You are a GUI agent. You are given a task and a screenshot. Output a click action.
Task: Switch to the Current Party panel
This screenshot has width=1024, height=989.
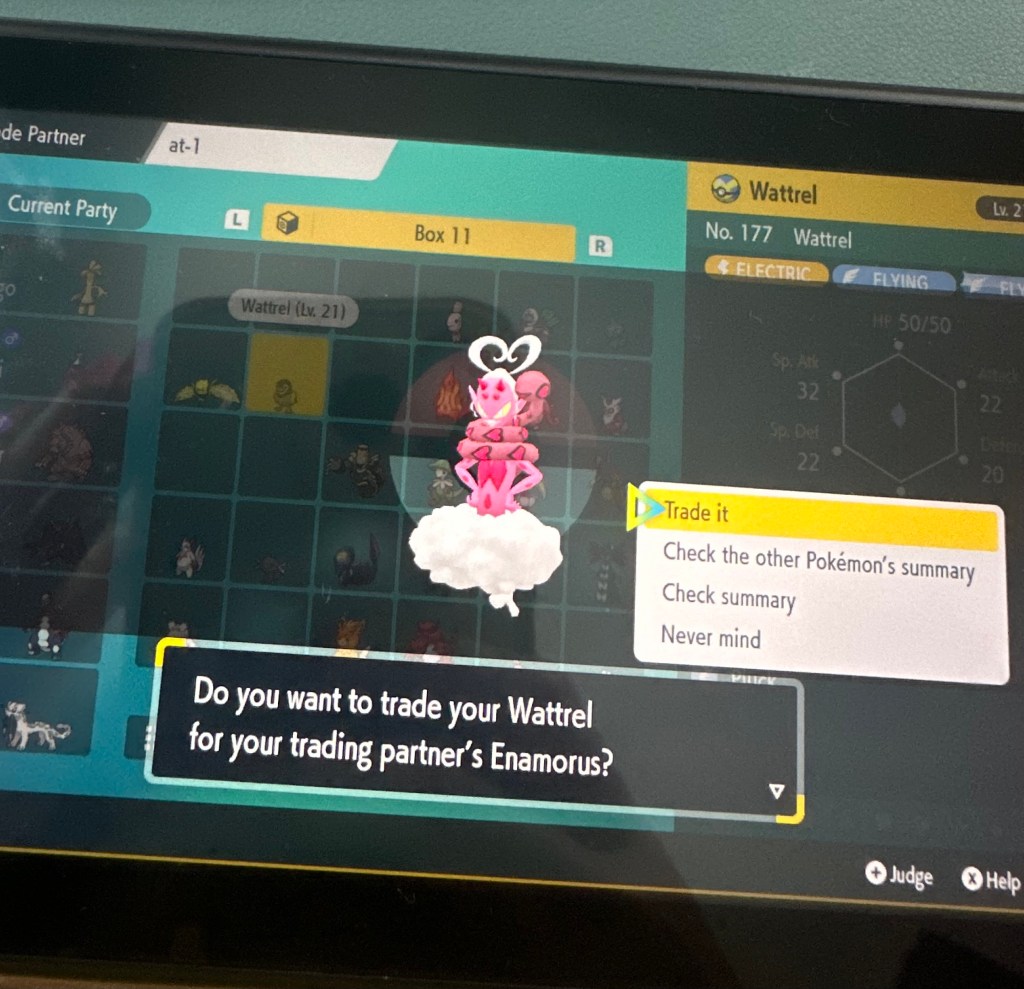click(66, 208)
